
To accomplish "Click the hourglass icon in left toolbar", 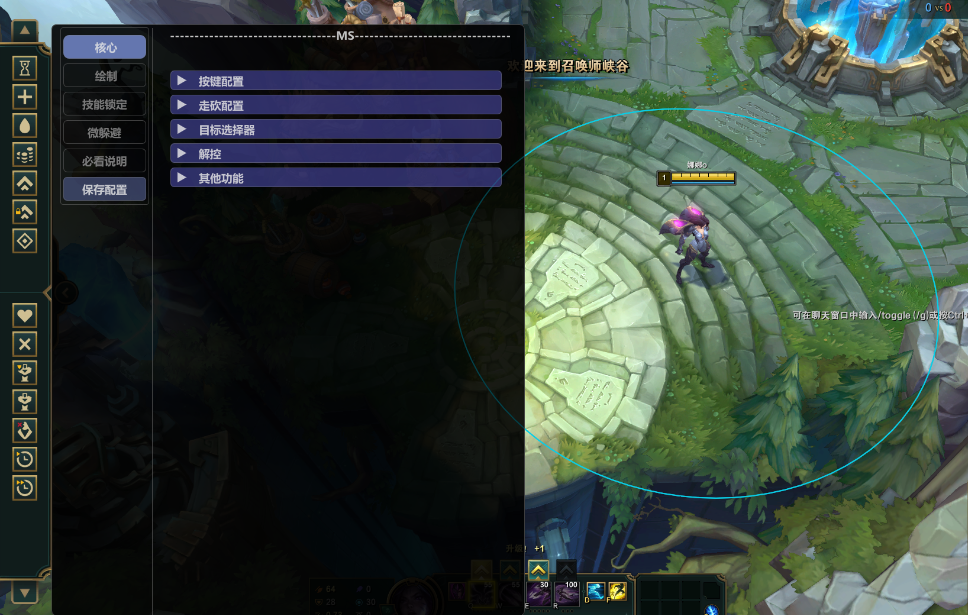I will 25,68.
